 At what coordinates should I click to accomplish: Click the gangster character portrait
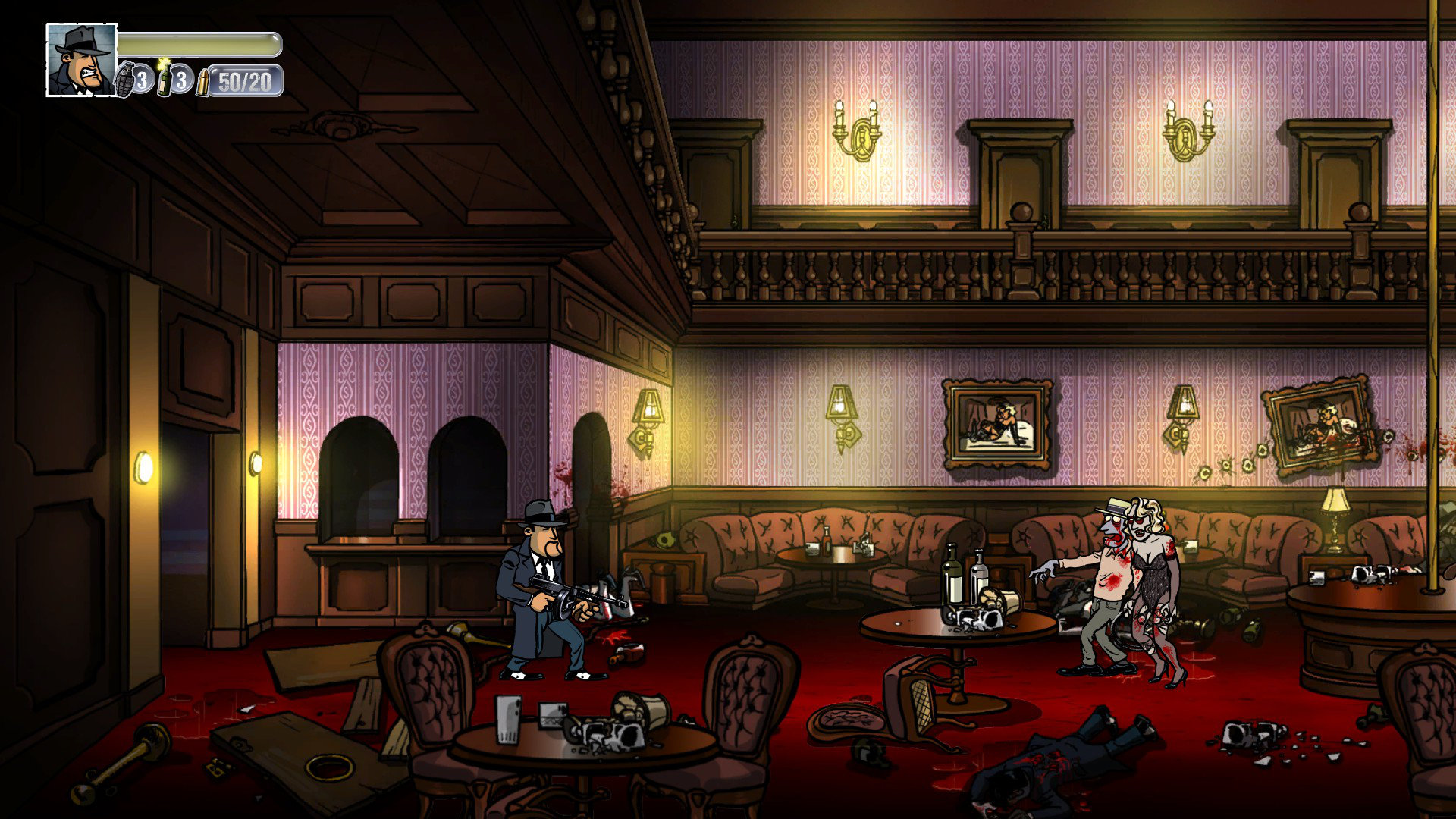[x=81, y=60]
